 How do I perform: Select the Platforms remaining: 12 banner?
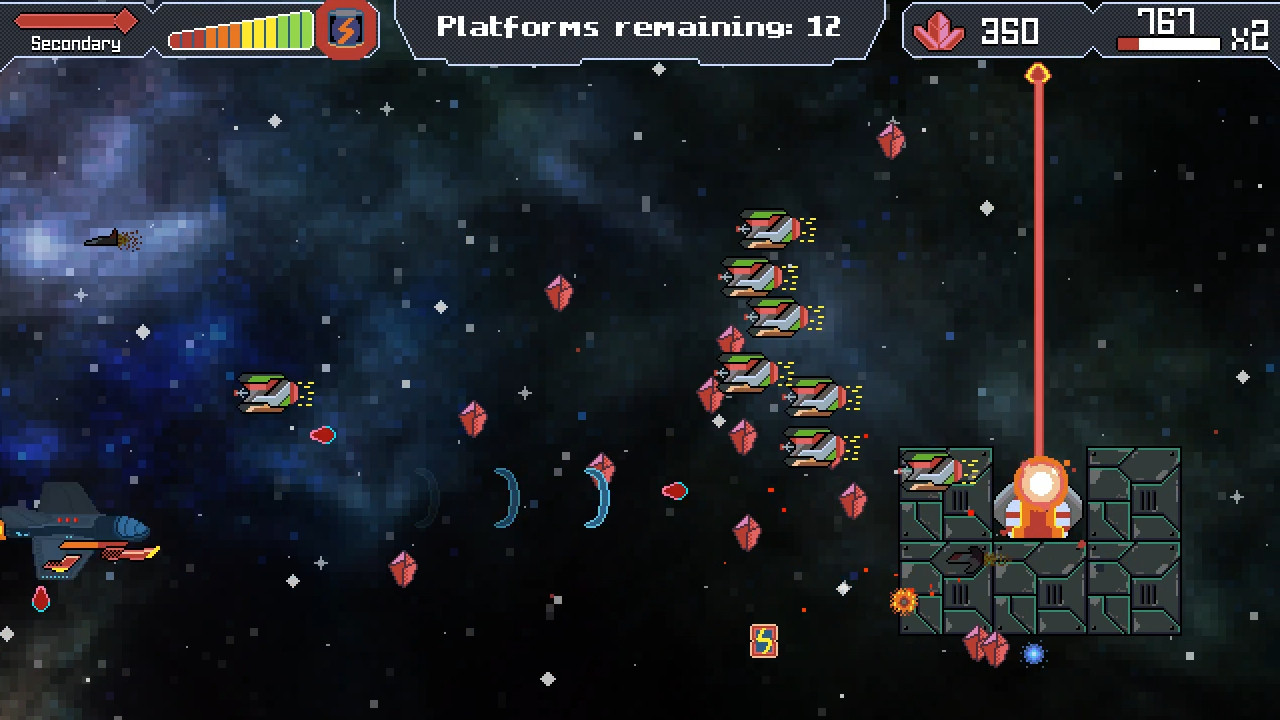pyautogui.click(x=640, y=27)
